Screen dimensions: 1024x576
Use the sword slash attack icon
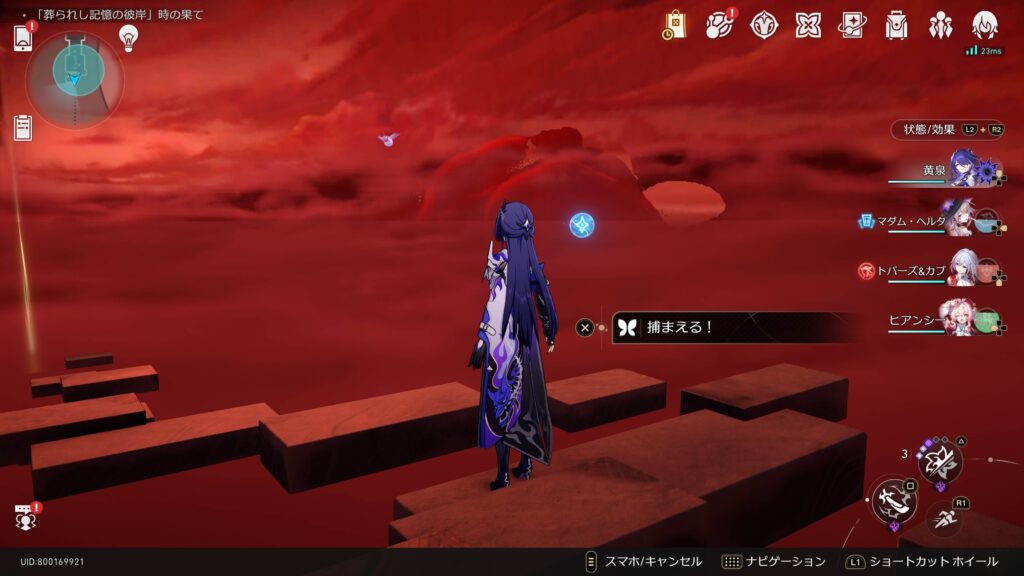[892, 500]
